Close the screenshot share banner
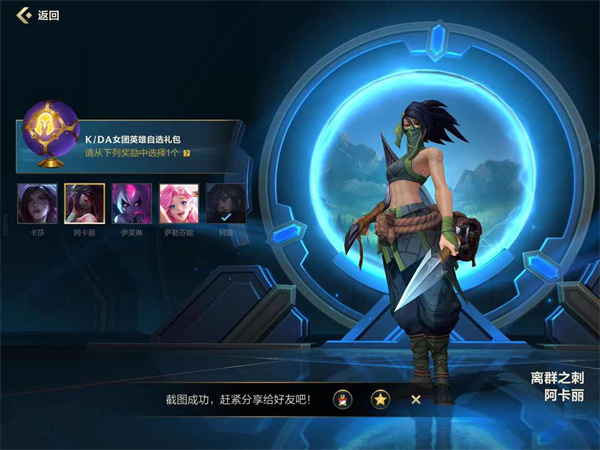Image resolution: width=600 pixels, height=450 pixels. 416,399
